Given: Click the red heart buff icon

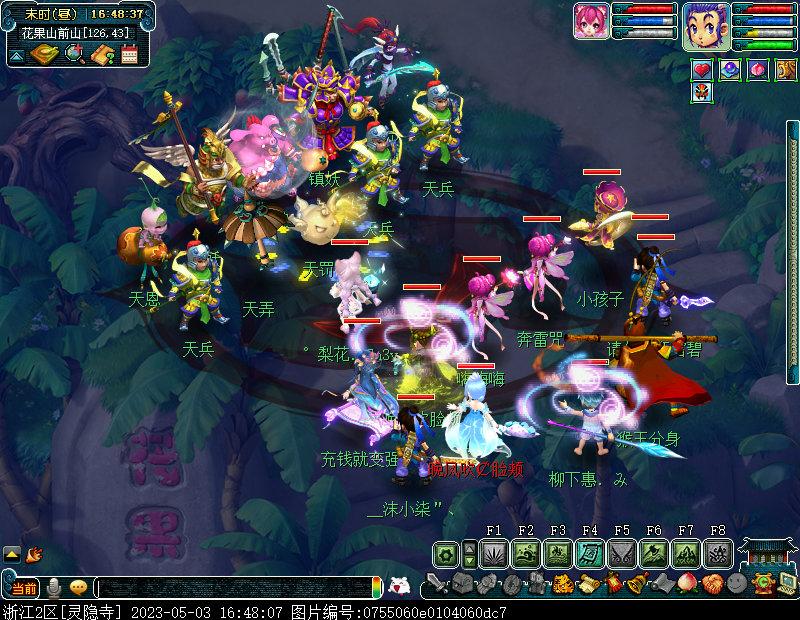Looking at the screenshot, I should coord(702,71).
